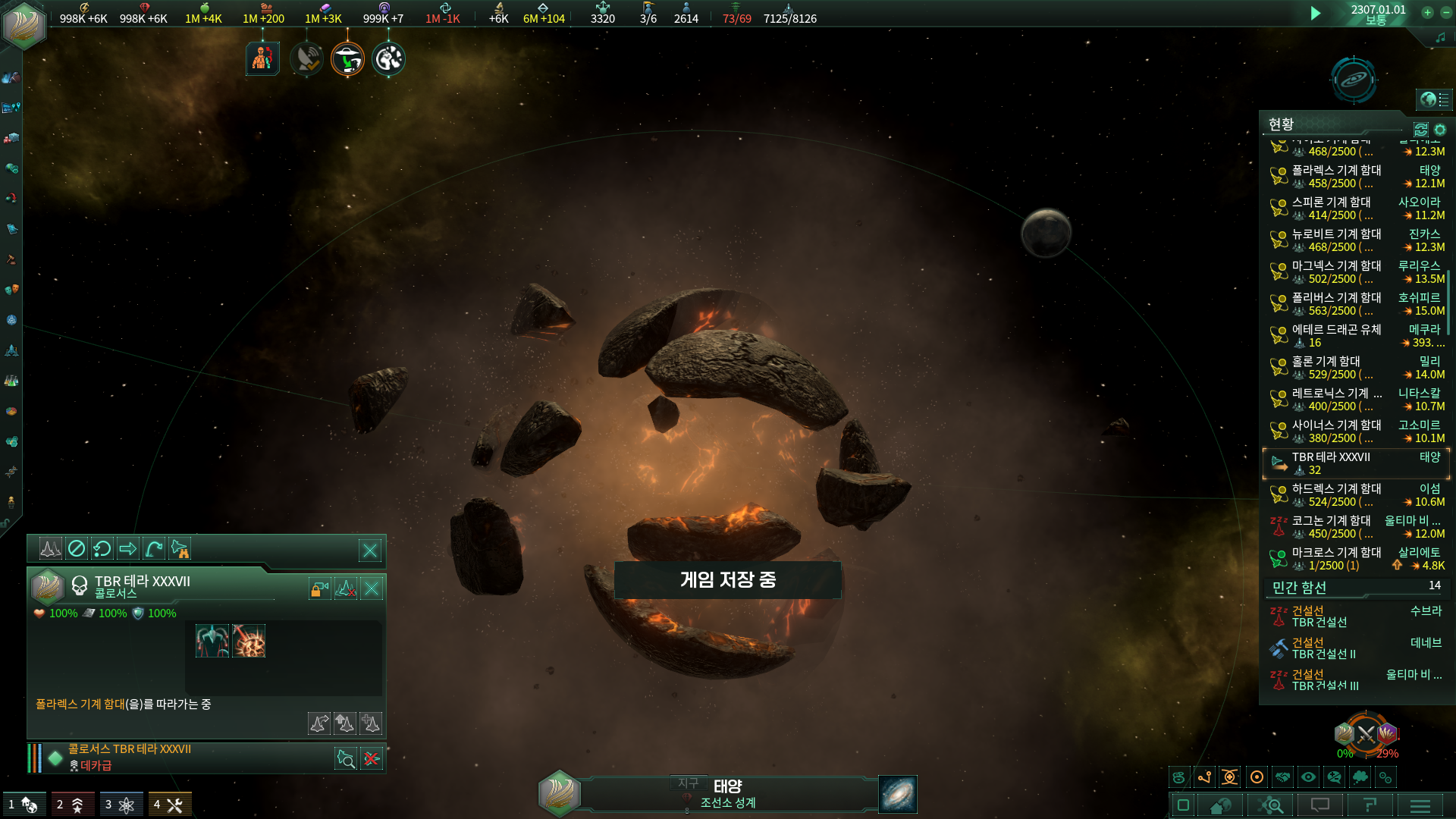This screenshot has width=1456, height=819.
Task: Toggle the diplomatic handshake map mode
Action: click(1282, 777)
